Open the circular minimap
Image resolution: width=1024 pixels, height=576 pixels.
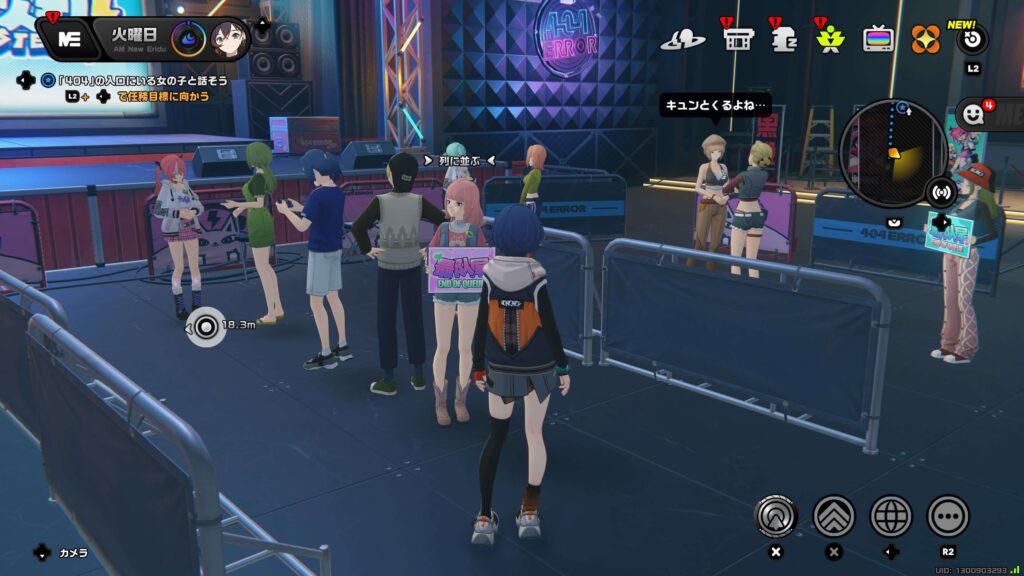click(x=892, y=153)
